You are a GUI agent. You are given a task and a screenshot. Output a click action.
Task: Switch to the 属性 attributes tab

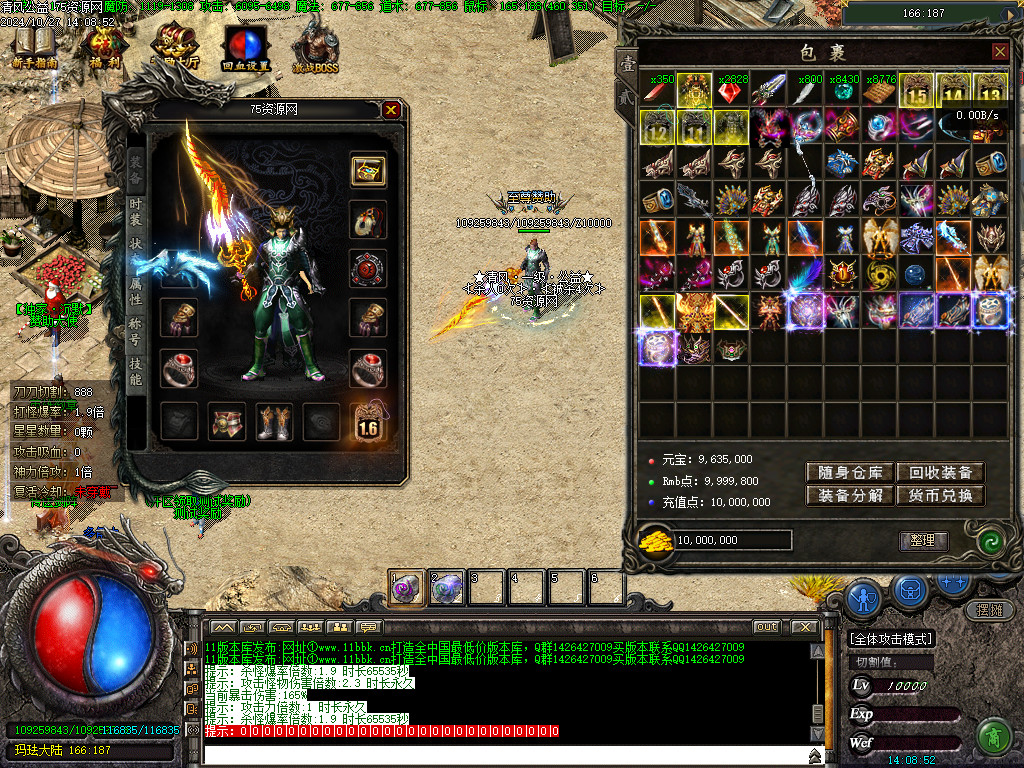pos(136,290)
